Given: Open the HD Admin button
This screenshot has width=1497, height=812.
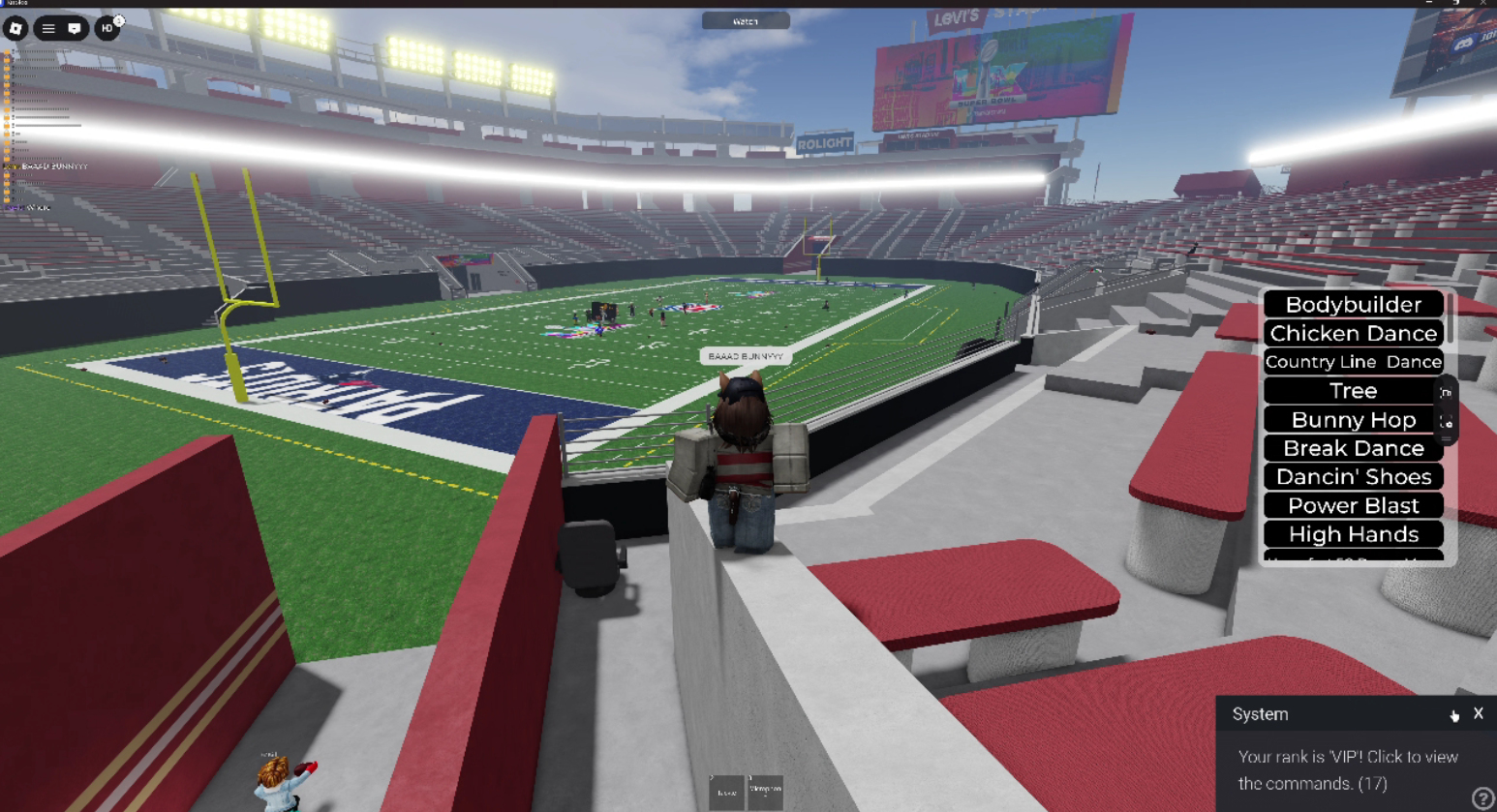Looking at the screenshot, I should [107, 28].
